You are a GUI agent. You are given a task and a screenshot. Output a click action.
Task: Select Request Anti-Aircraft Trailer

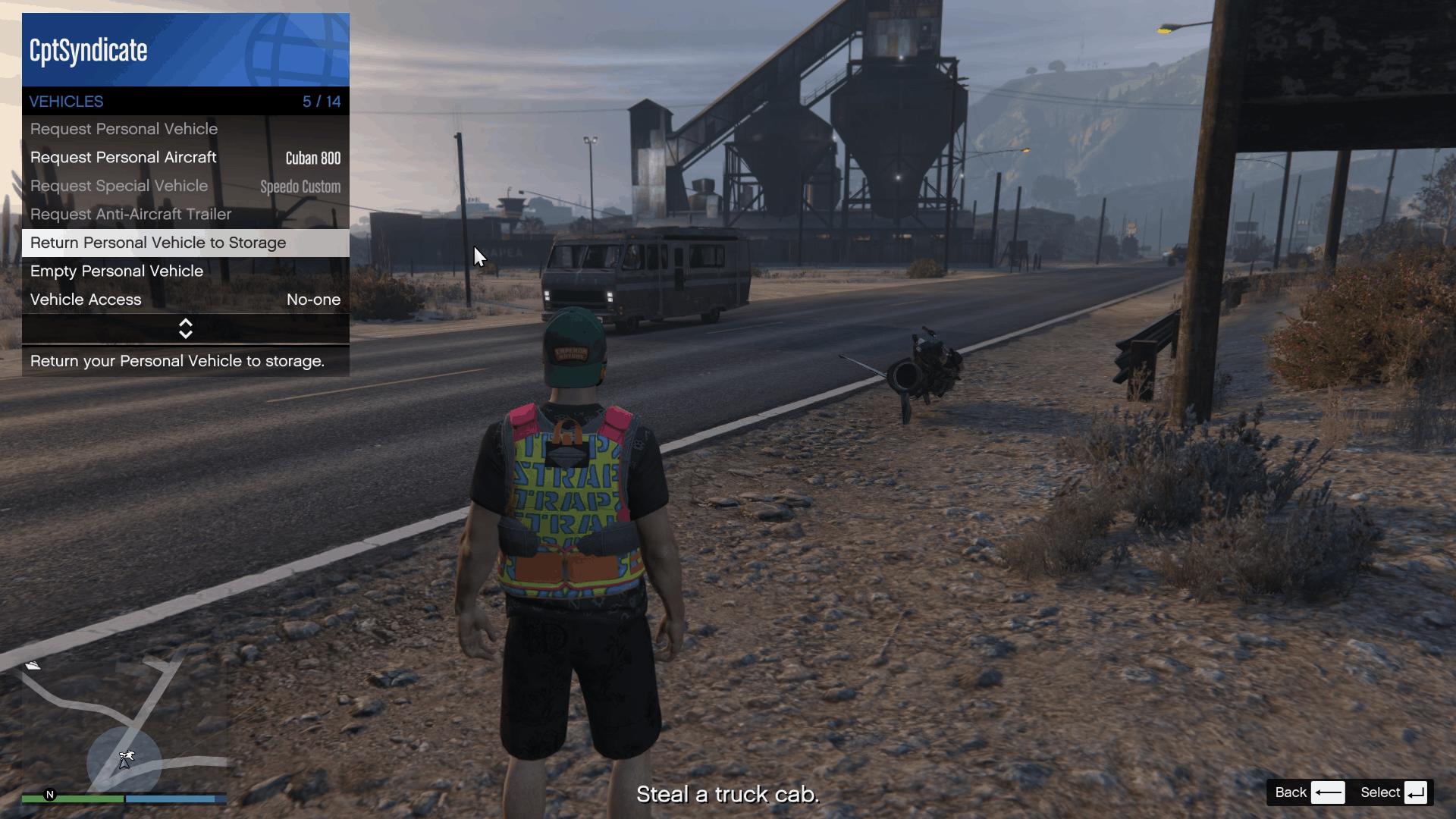[x=130, y=215]
